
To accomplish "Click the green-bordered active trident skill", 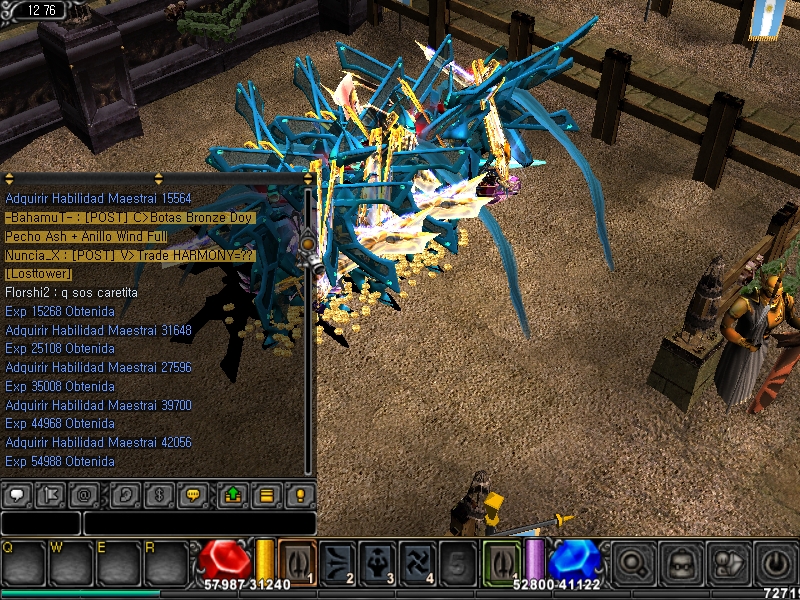I will point(502,561).
